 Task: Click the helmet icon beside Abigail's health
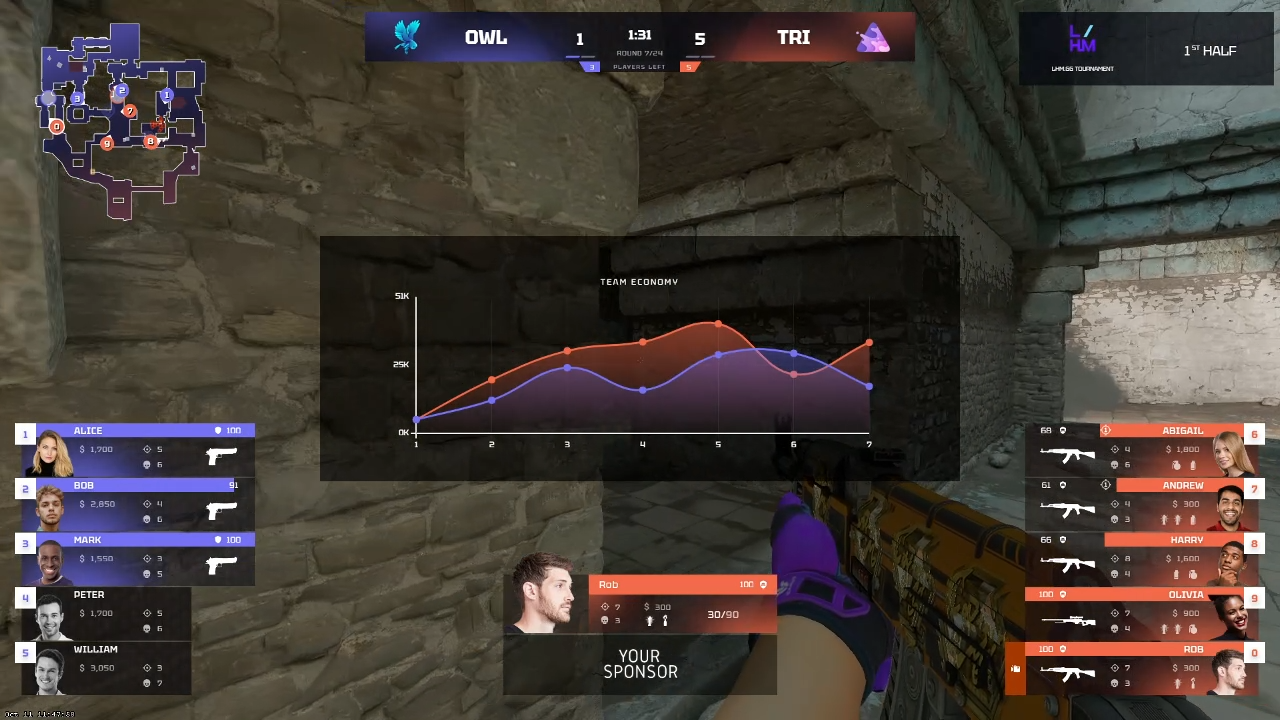1062,429
